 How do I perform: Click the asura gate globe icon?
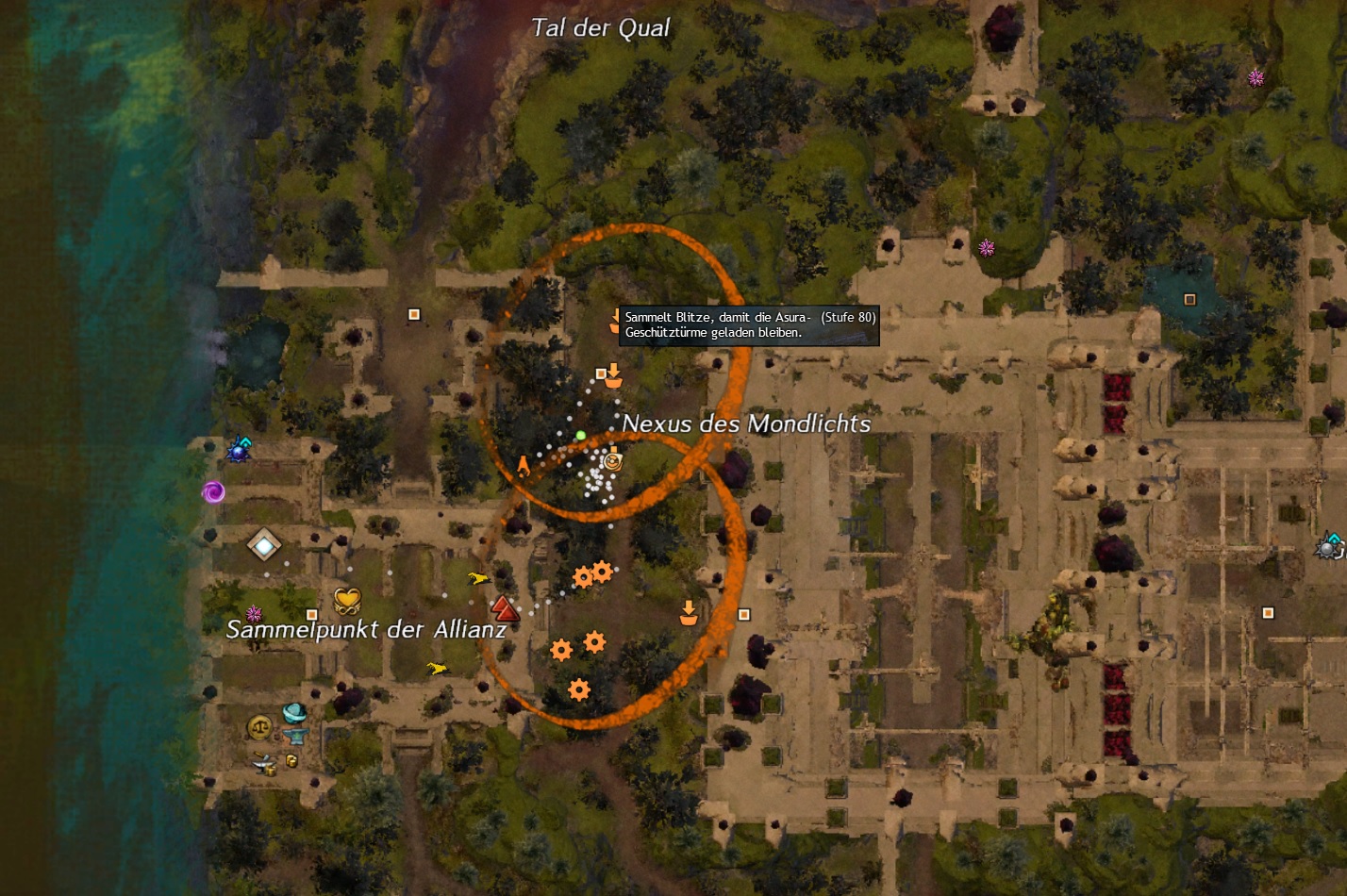(293, 714)
